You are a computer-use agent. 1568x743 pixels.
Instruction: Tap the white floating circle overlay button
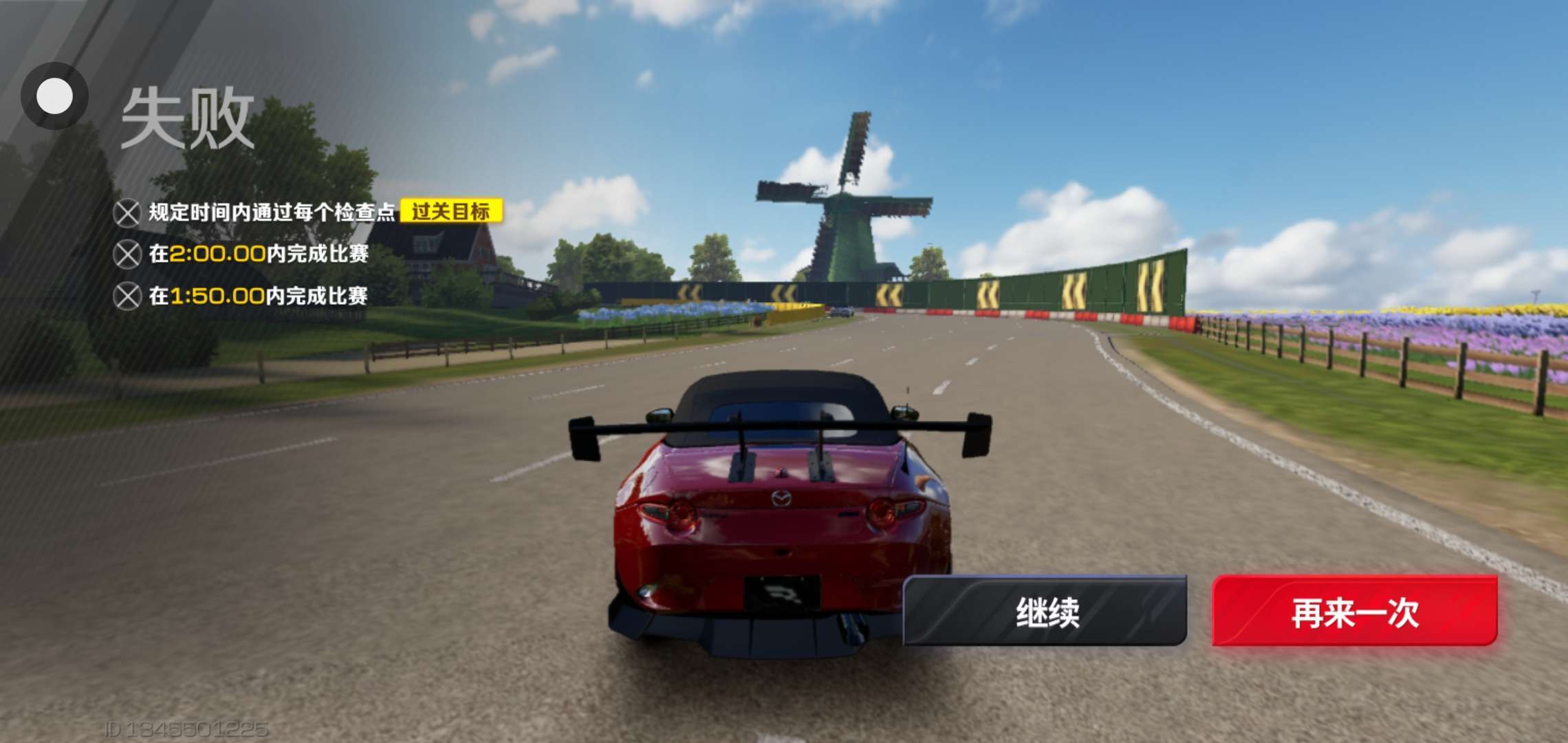point(55,96)
